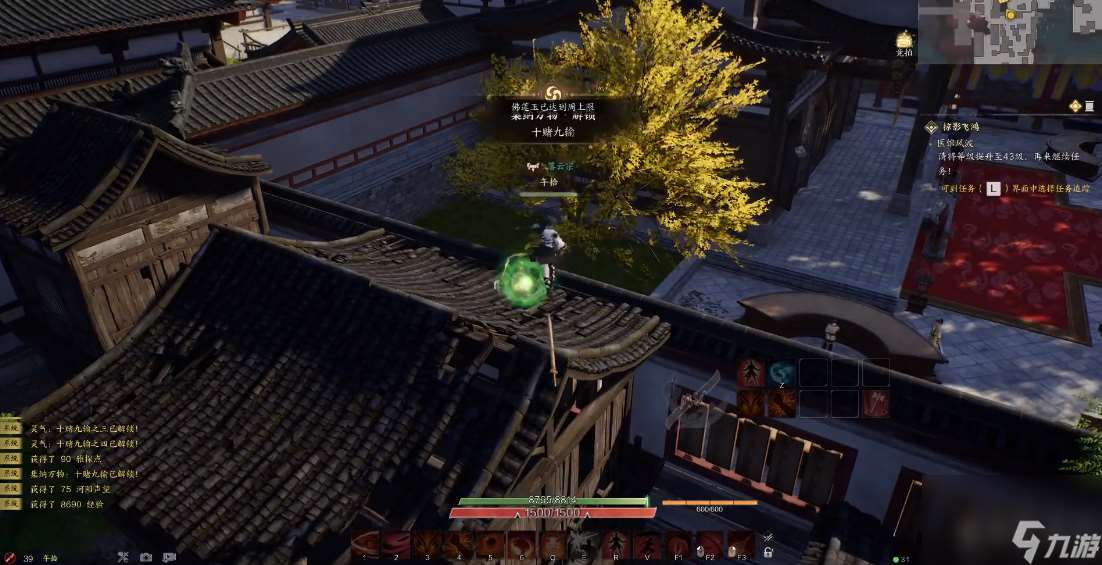Use the F3 hotbar item
This screenshot has height=565, width=1102.
[x=740, y=545]
